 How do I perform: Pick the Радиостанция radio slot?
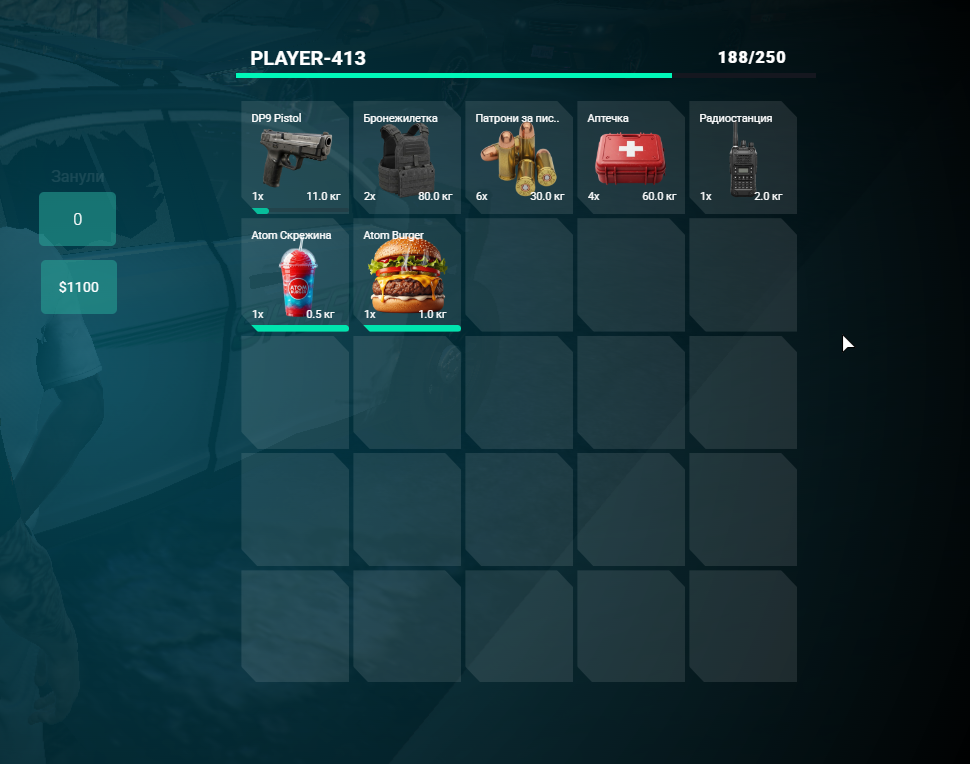[743, 158]
